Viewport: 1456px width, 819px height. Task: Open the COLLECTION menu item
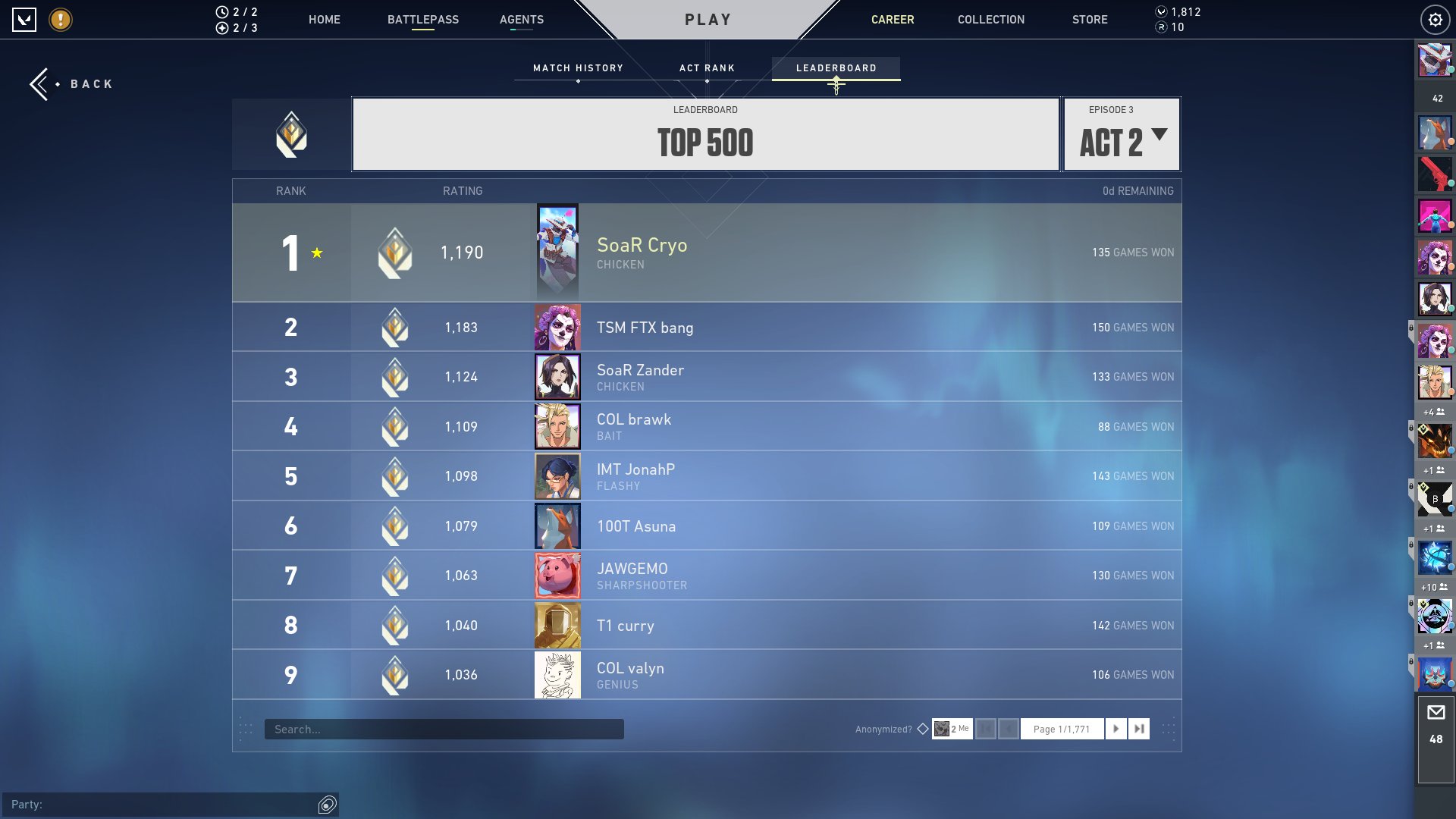(990, 20)
